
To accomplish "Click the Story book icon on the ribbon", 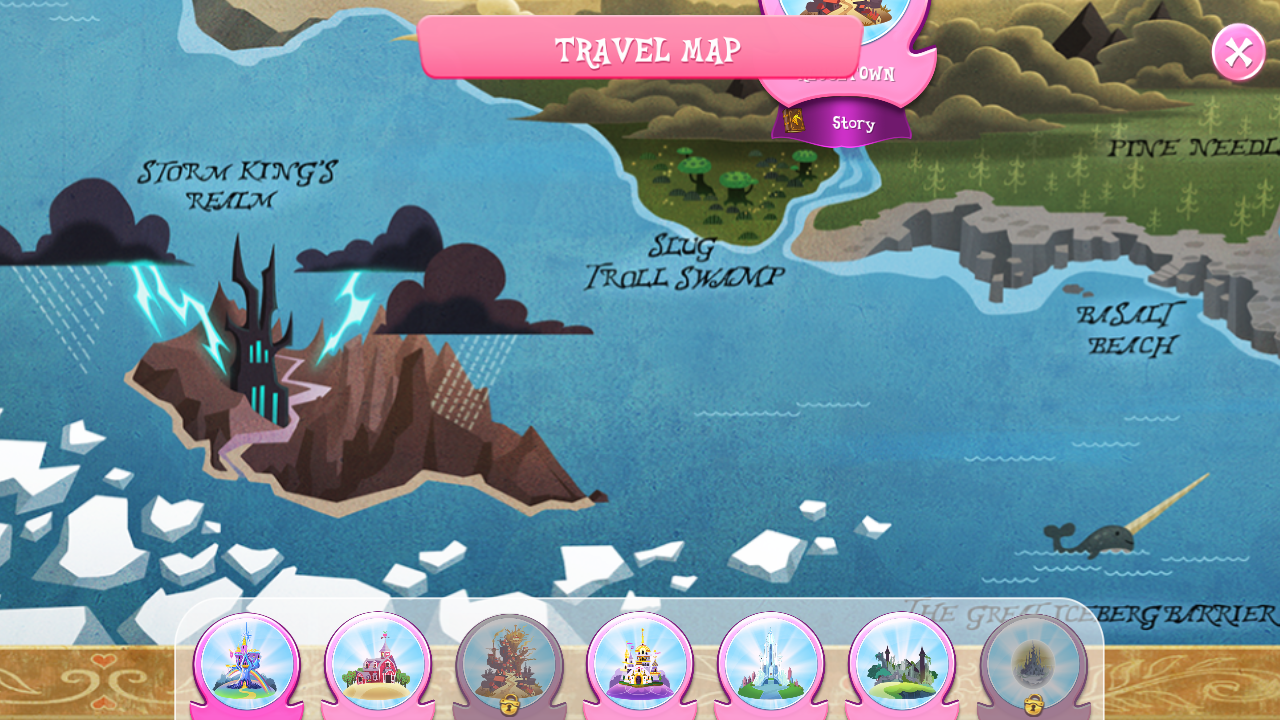I will click(x=795, y=122).
